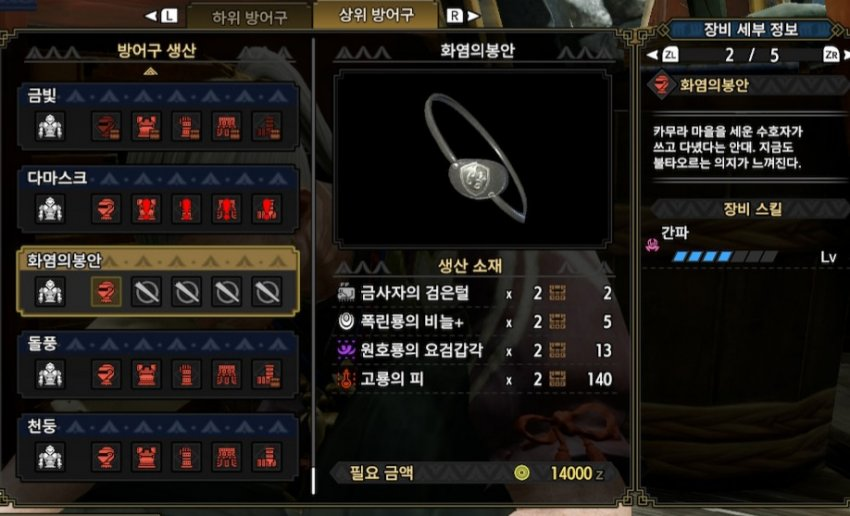Choose the 원호룡의 요검갑각 material row
The image size is (850, 516).
point(475,351)
